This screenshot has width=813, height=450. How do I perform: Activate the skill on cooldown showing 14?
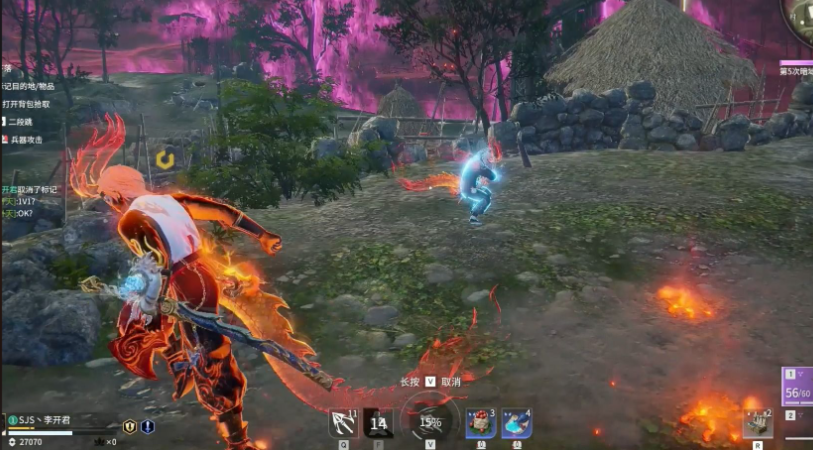378,424
